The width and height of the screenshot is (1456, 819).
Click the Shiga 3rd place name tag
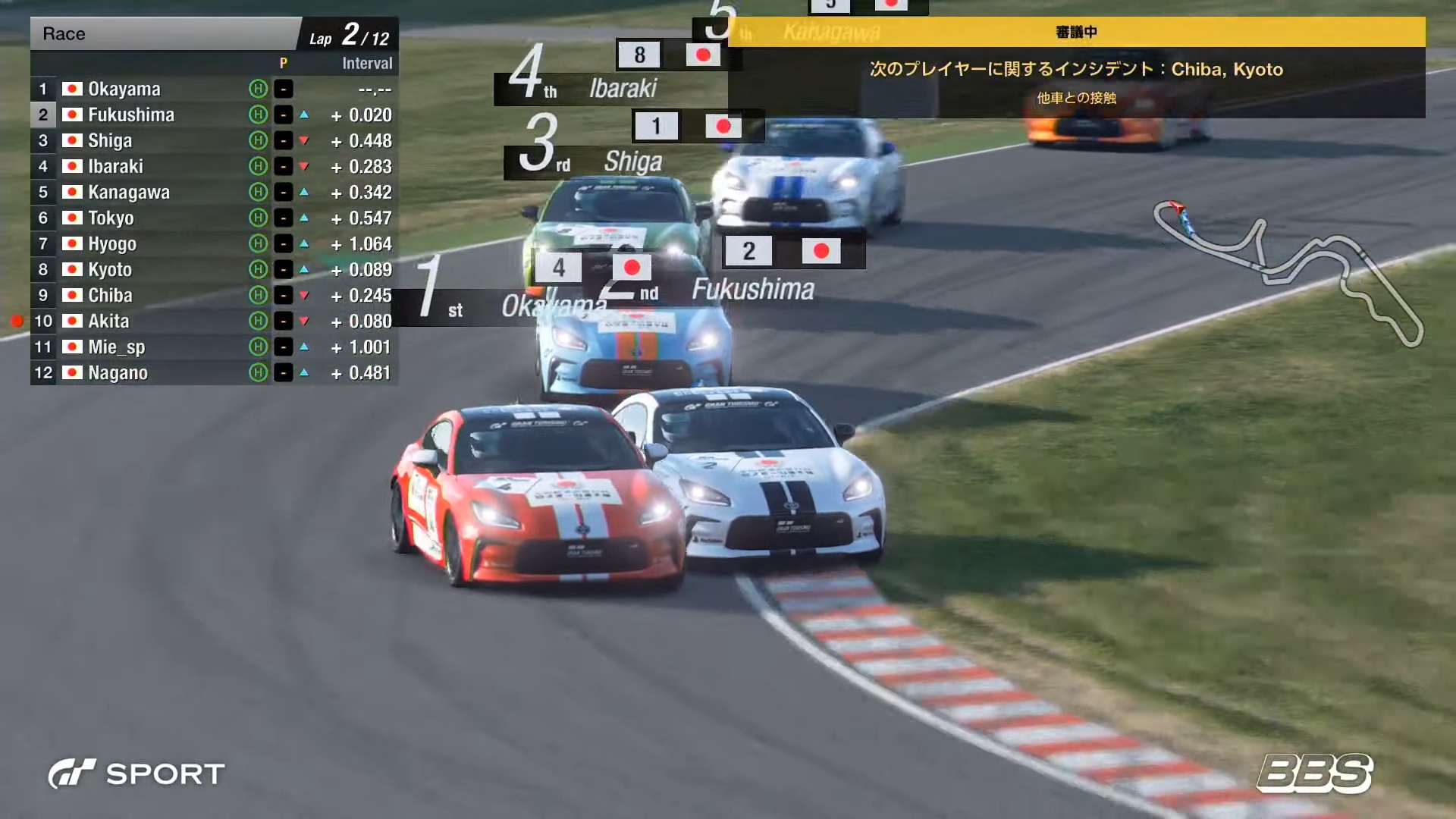click(632, 162)
